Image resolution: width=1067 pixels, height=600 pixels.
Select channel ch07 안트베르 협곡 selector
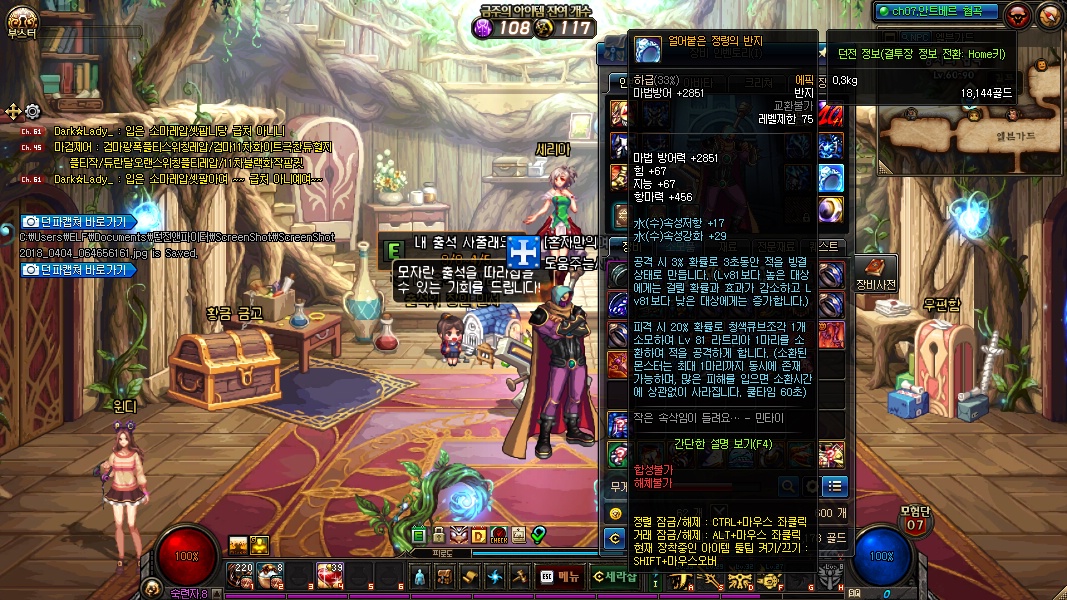pos(924,12)
